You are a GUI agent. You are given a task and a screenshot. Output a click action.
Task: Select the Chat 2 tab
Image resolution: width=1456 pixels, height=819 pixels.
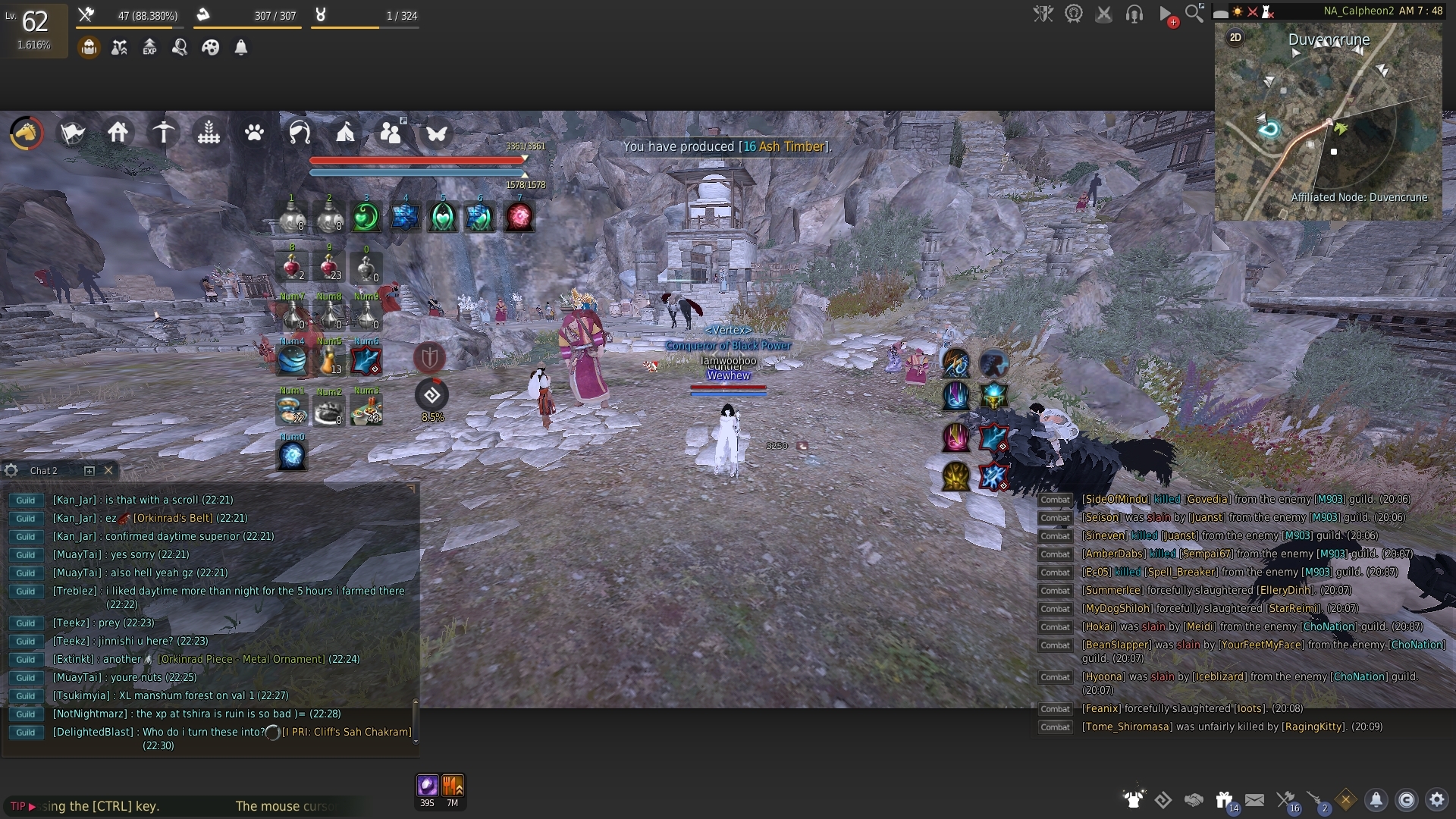coord(43,470)
